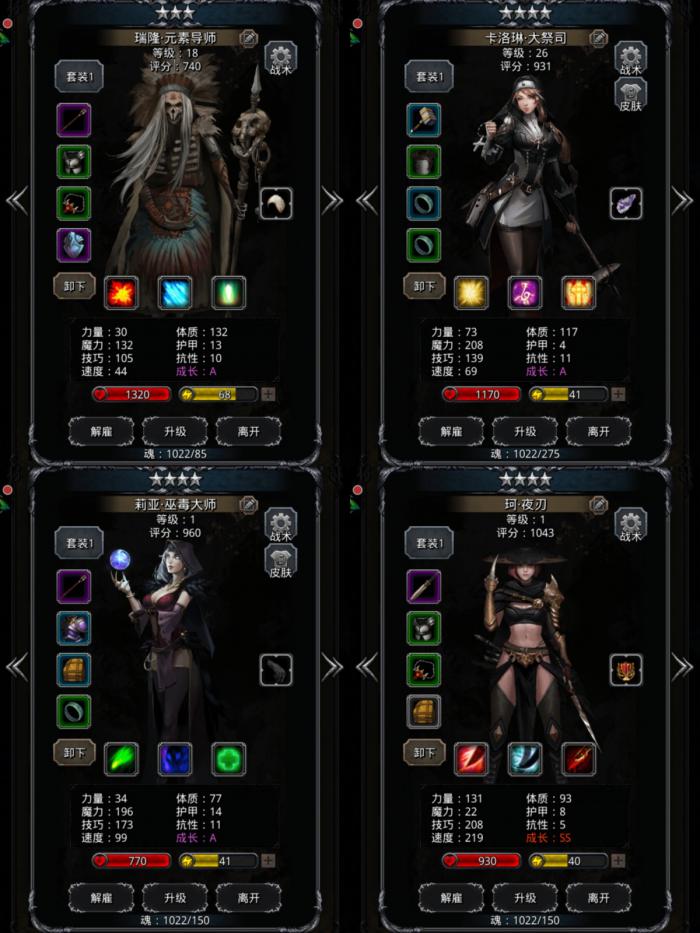Choose 莉亚·巫毒大师's green cross healing skill

pyautogui.click(x=229, y=758)
